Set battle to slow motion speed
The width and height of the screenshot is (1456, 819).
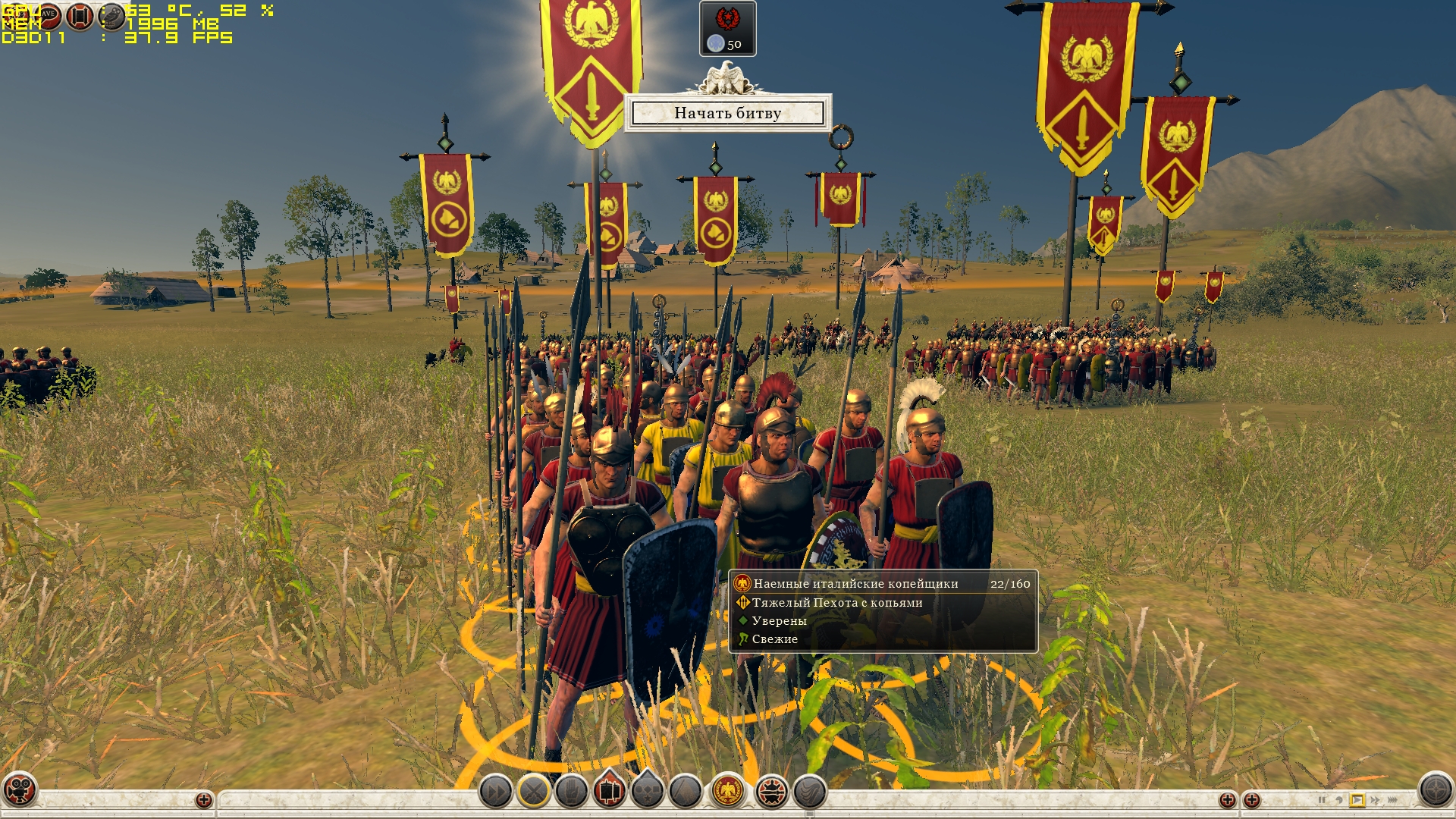pos(1339,800)
